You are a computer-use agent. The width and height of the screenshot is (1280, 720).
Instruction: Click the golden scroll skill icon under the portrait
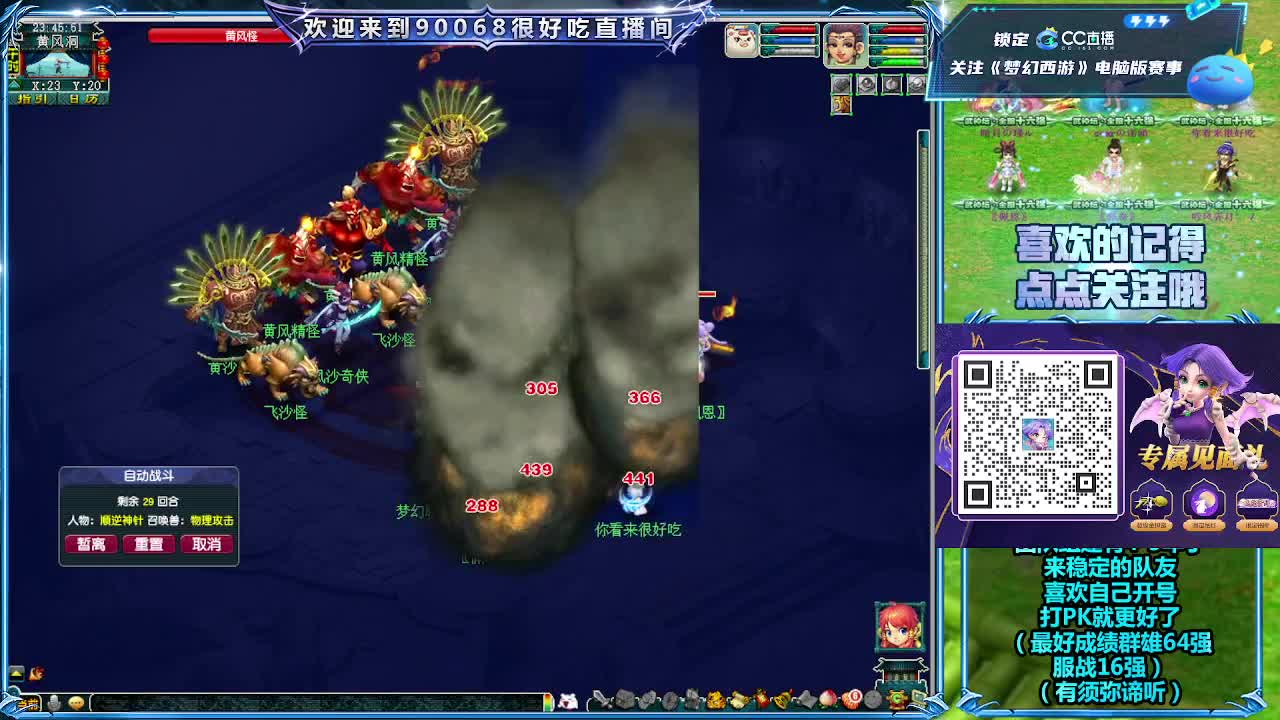coord(842,104)
